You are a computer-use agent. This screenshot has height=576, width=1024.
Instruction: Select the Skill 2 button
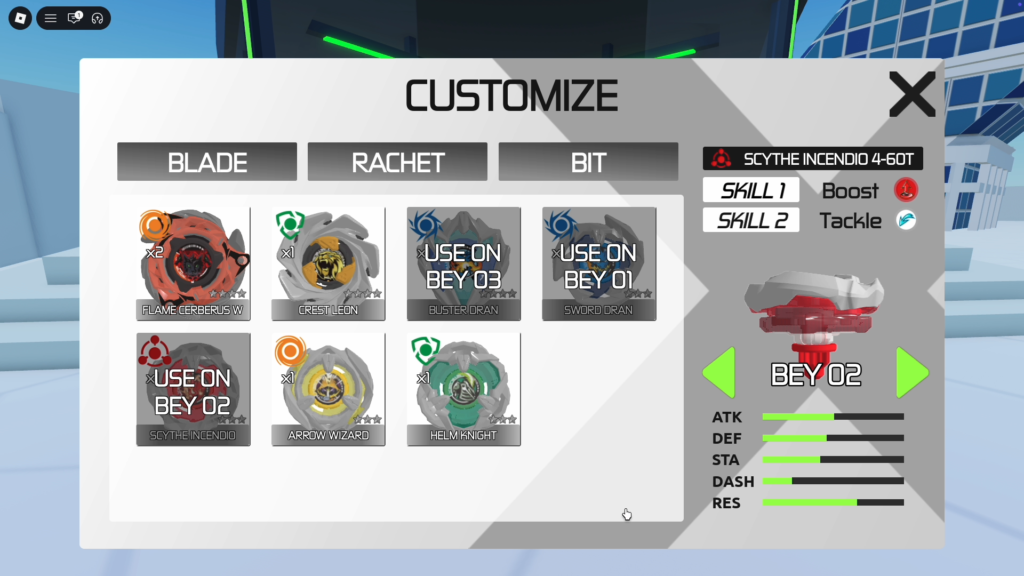[x=751, y=220]
